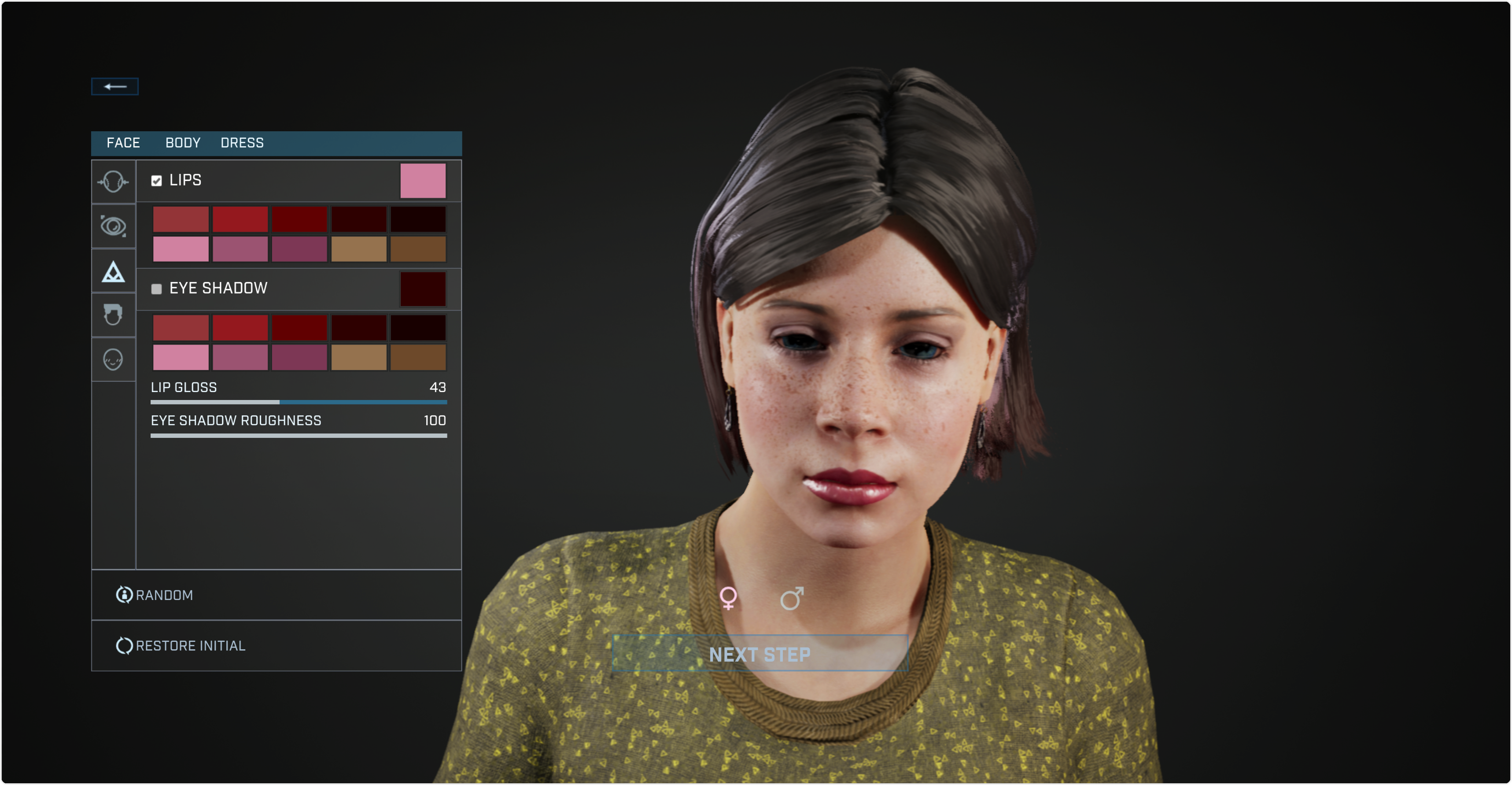Image resolution: width=1512 pixels, height=785 pixels.
Task: Click Restore Initial to reset
Action: tap(181, 646)
